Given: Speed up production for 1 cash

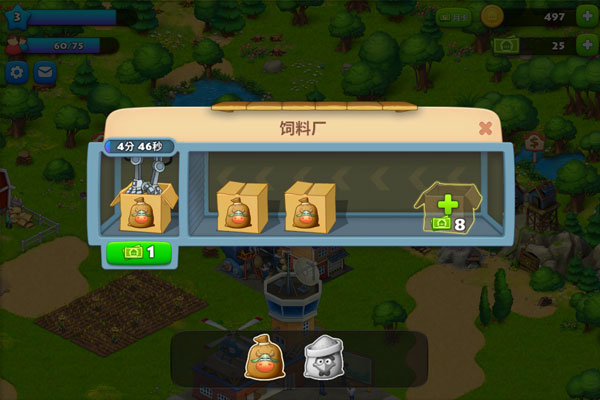Looking at the screenshot, I should coord(138,252).
